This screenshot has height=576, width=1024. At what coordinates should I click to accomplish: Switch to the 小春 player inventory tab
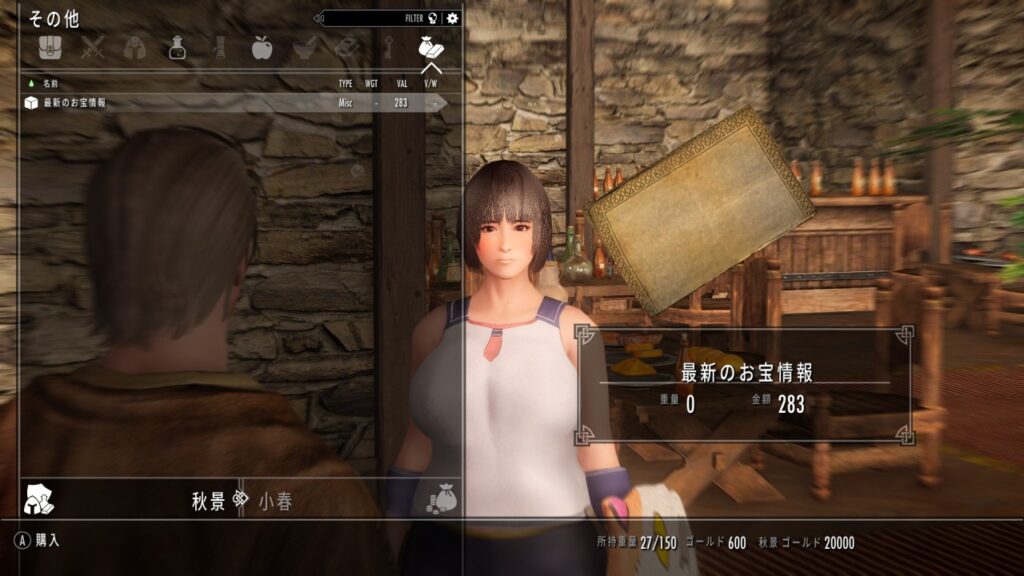click(x=275, y=500)
